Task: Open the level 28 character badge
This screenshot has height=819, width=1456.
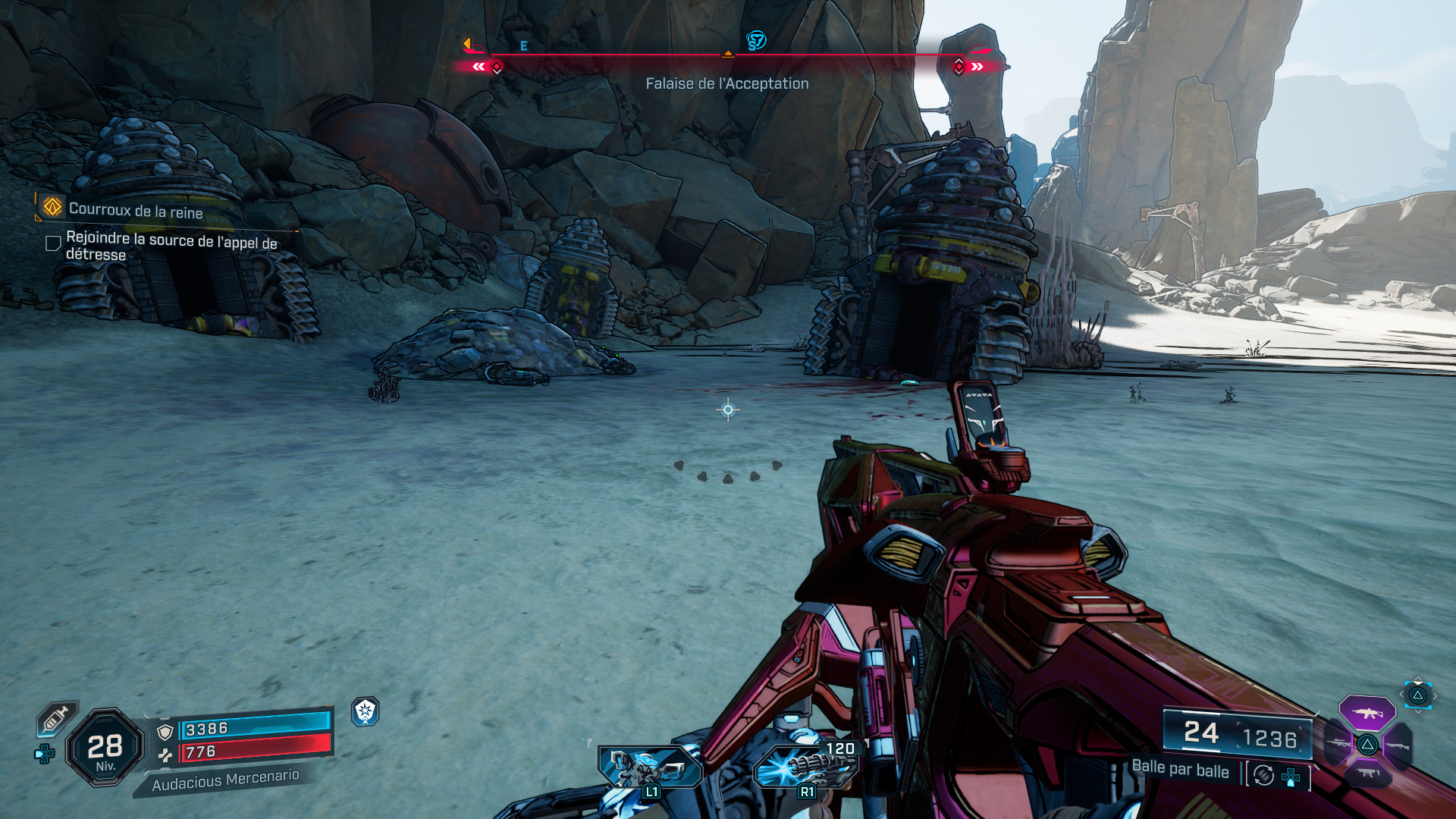Action: 105,748
